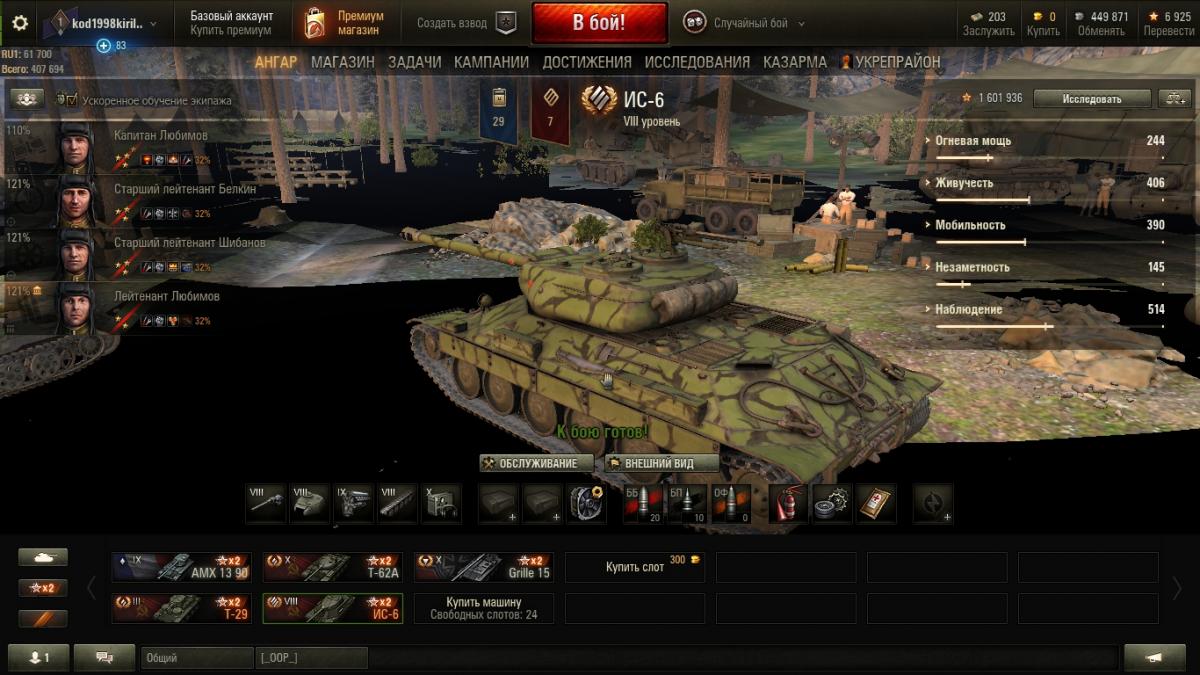1200x675 pixels.
Task: Show the КАЗАРМА tab
Action: click(x=795, y=62)
